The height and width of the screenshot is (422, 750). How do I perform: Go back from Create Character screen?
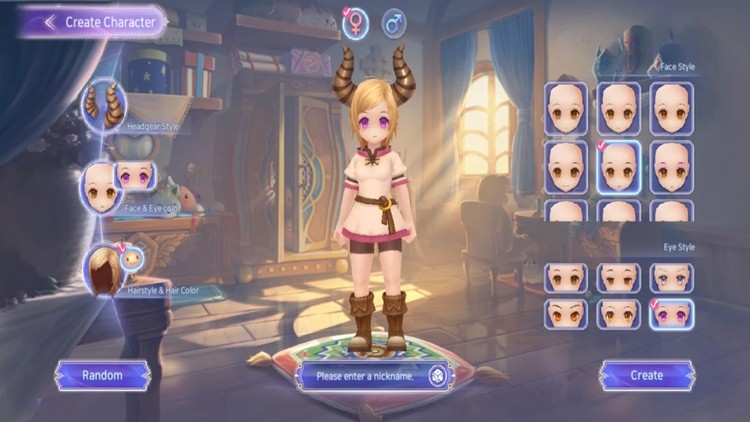click(49, 21)
